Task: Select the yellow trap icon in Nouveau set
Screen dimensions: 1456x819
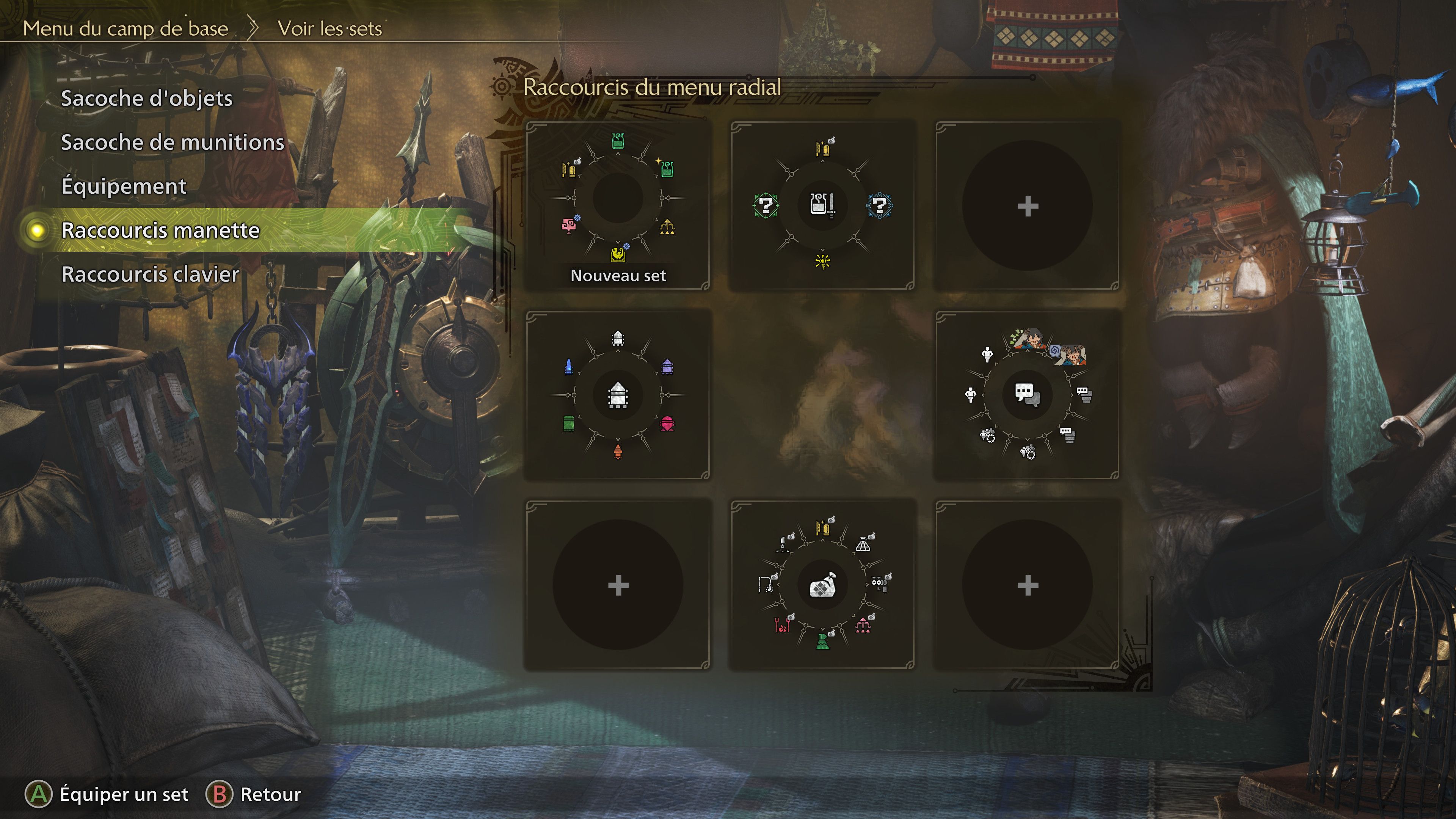Action: click(667, 227)
